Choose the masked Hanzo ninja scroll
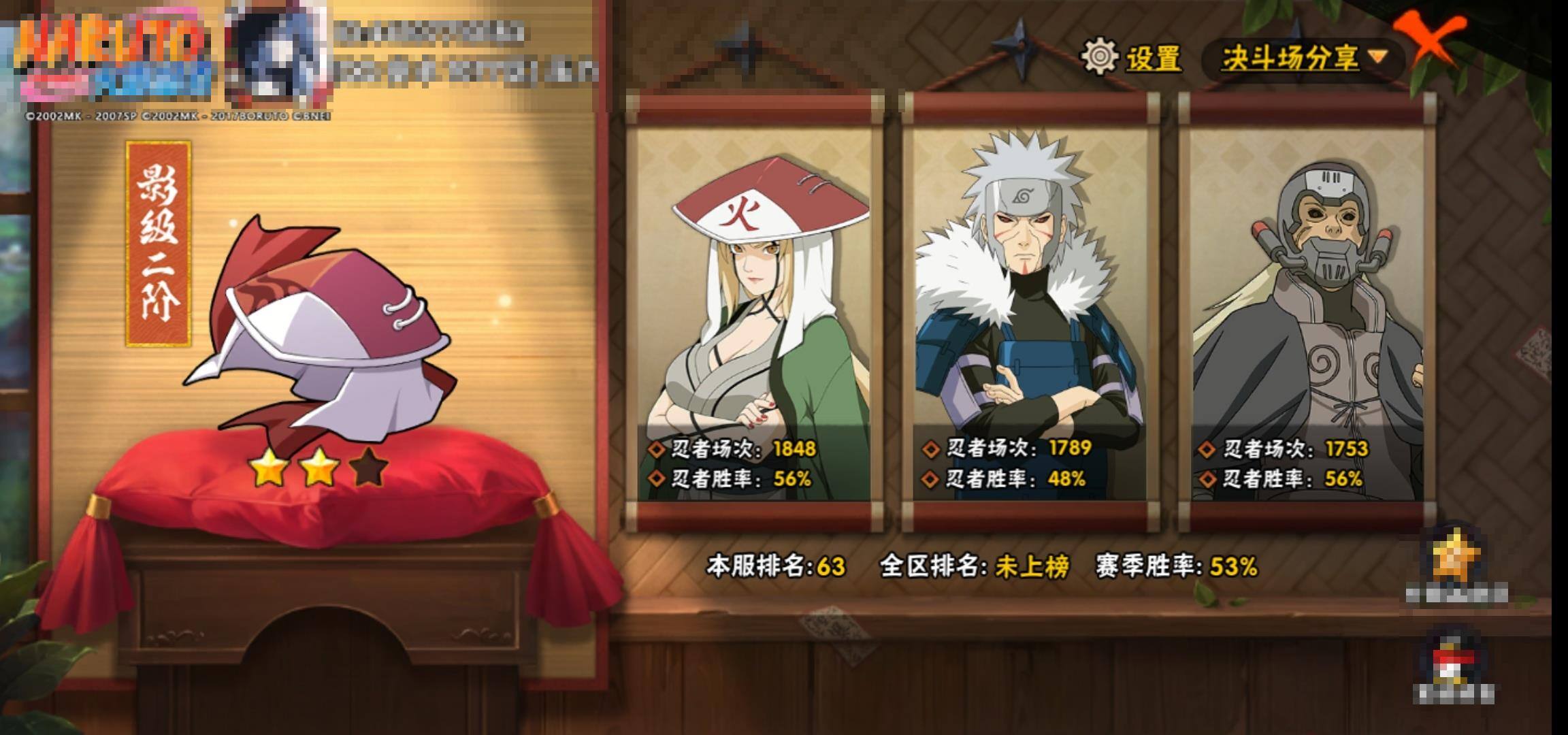 (1307, 313)
